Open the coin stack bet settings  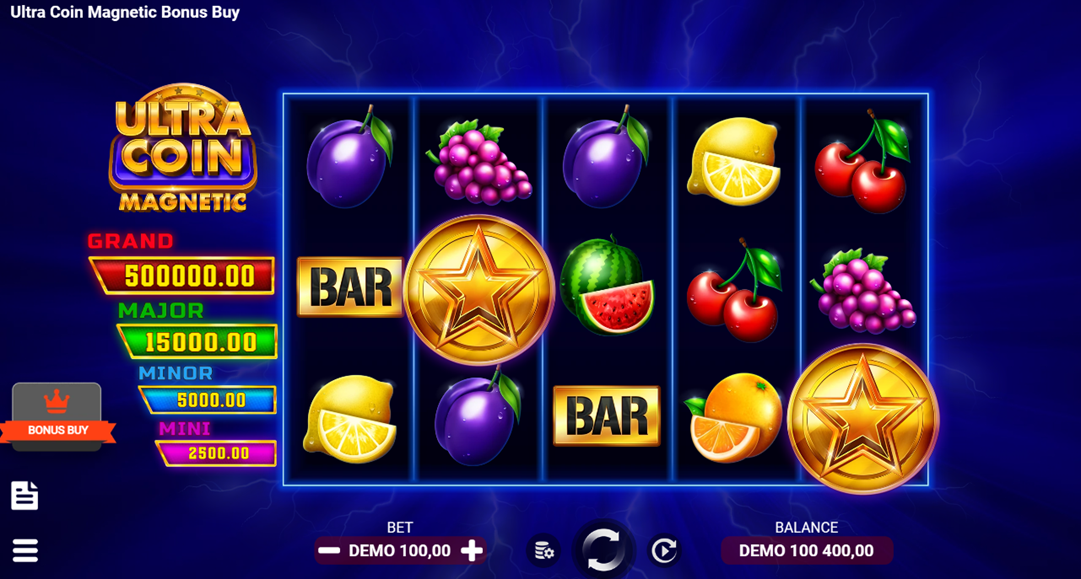pos(543,550)
